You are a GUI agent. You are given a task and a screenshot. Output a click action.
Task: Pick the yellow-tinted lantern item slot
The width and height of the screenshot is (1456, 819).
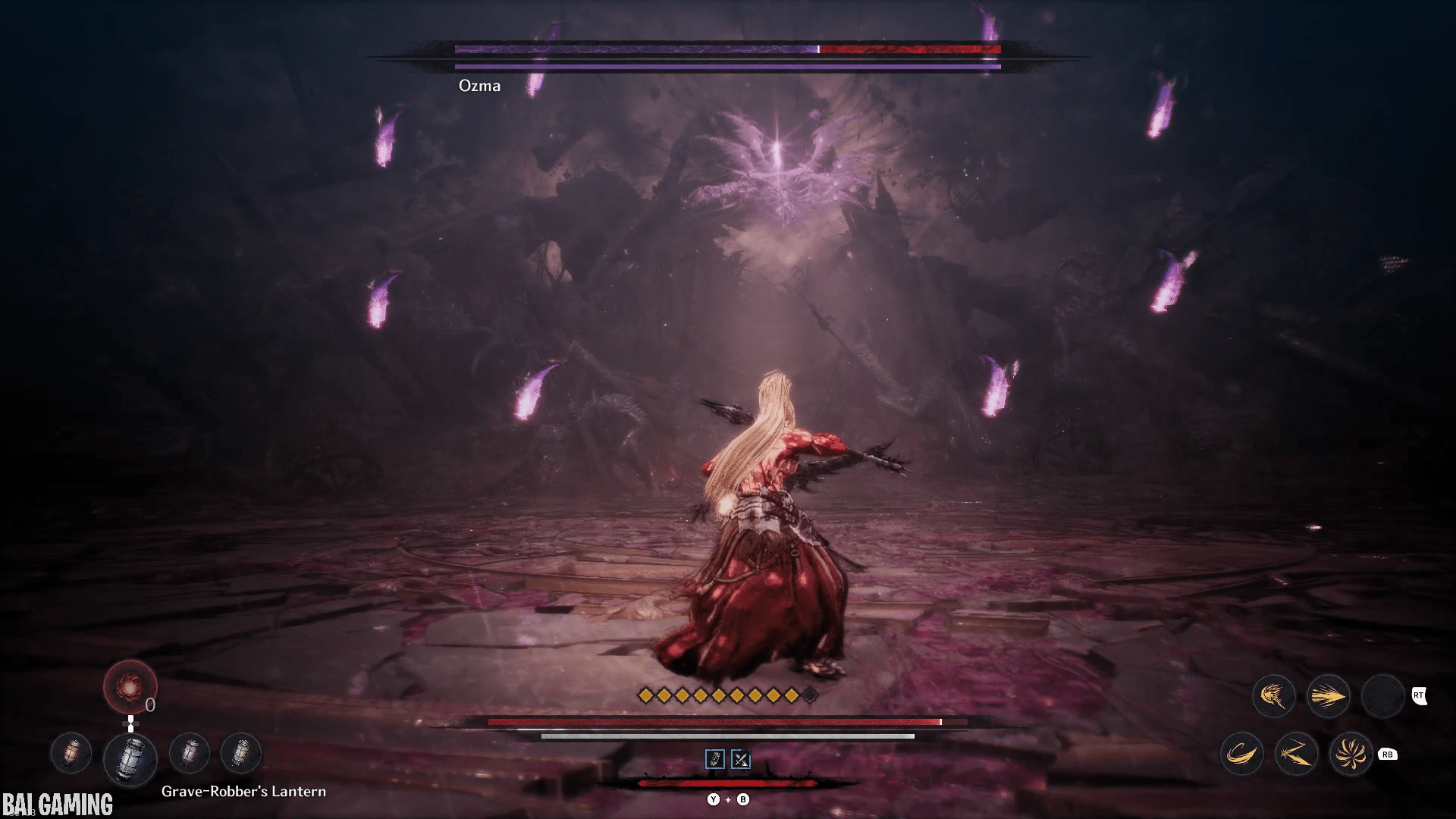pos(240,754)
